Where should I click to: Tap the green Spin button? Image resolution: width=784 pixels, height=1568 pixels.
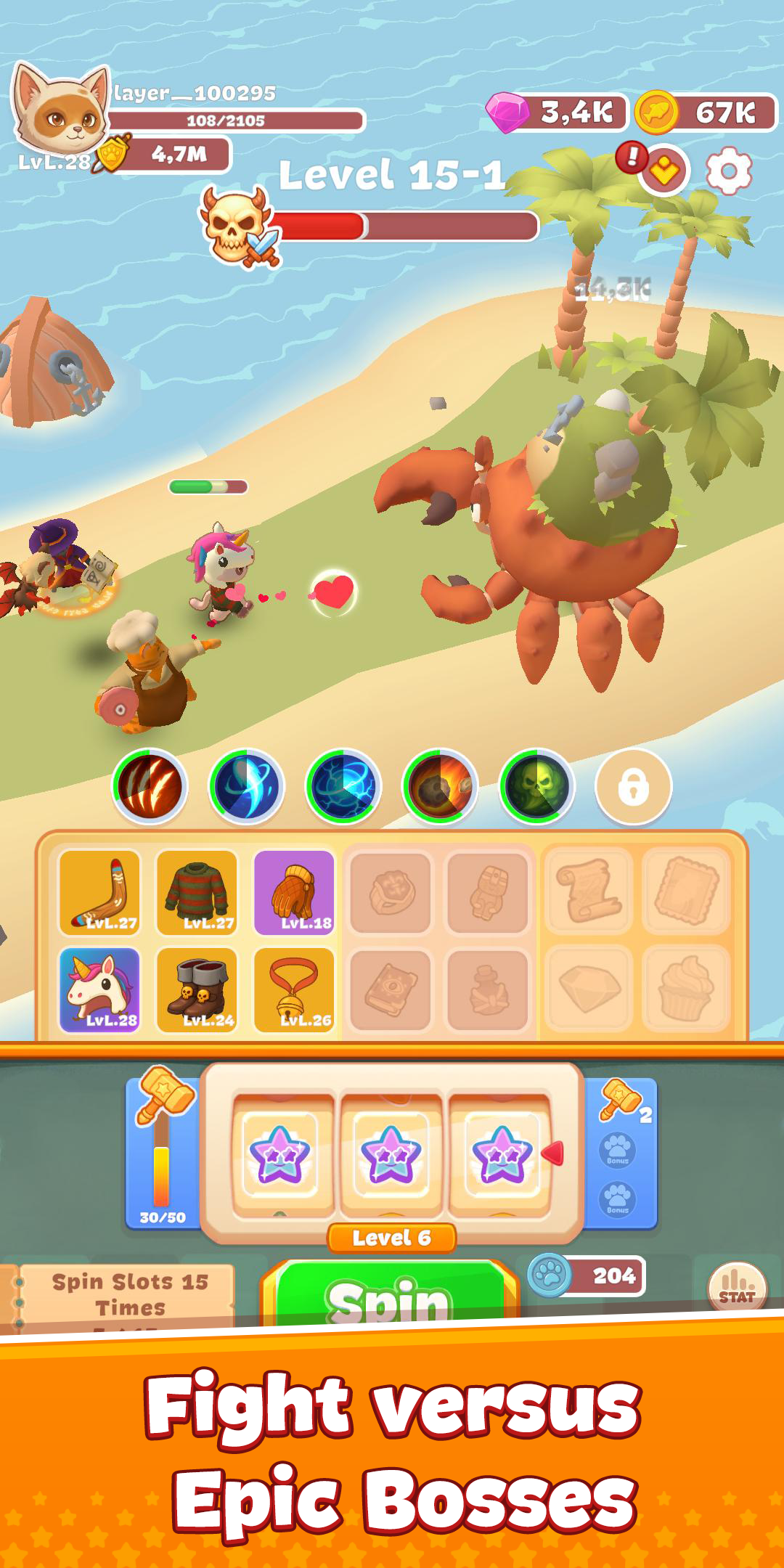click(x=391, y=1295)
